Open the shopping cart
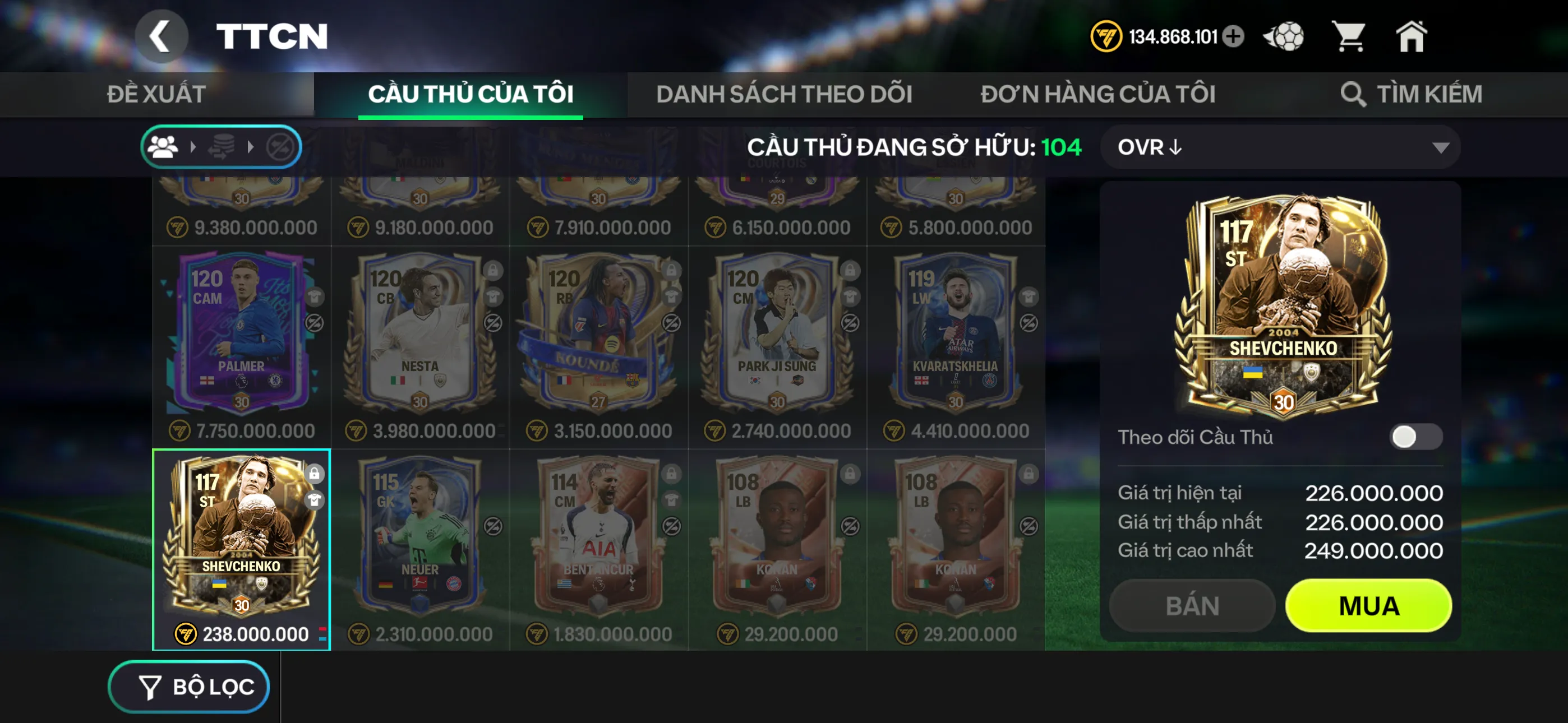The image size is (1568, 723). 1351,36
